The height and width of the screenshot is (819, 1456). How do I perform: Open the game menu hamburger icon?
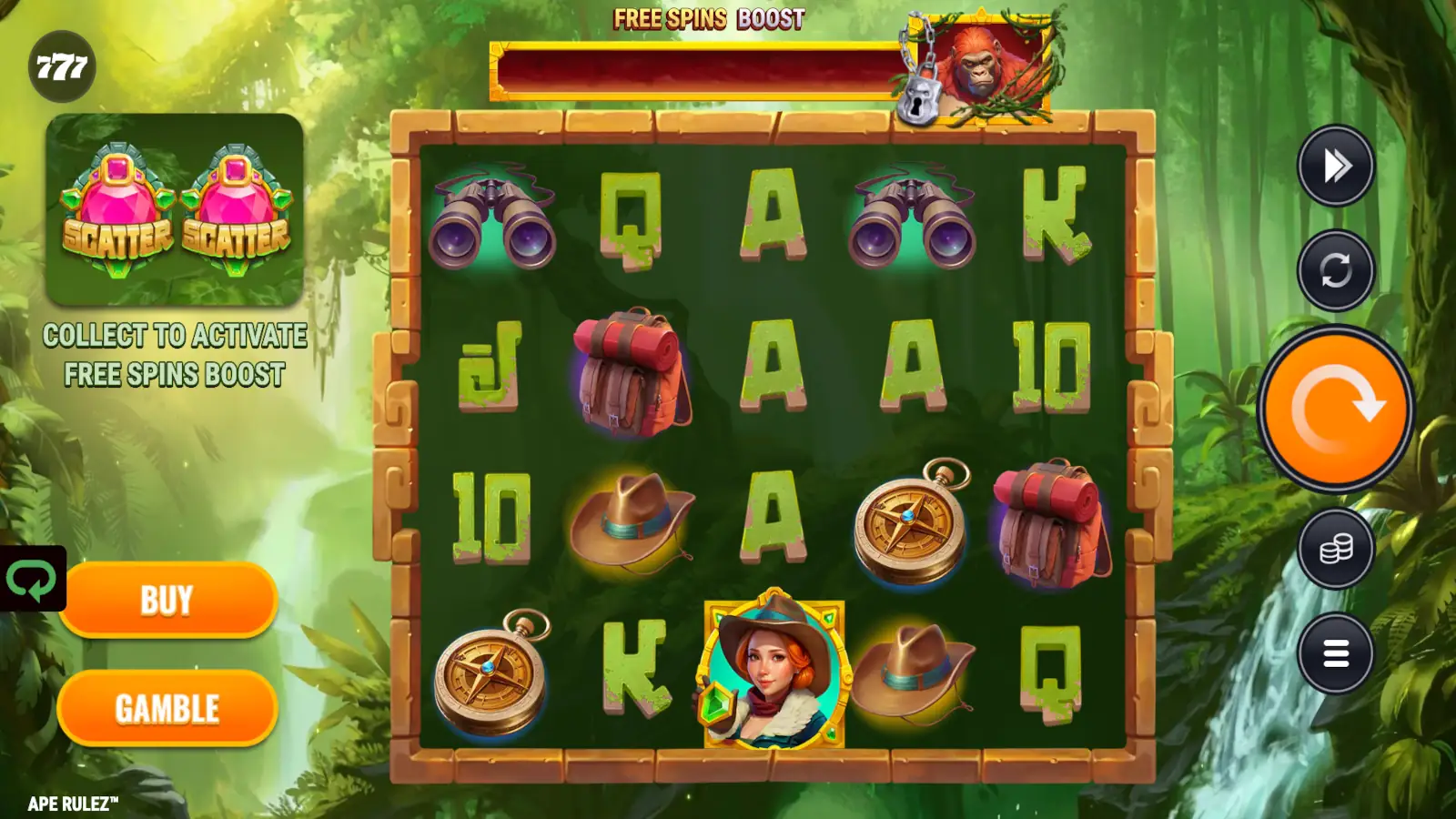pyautogui.click(x=1334, y=653)
